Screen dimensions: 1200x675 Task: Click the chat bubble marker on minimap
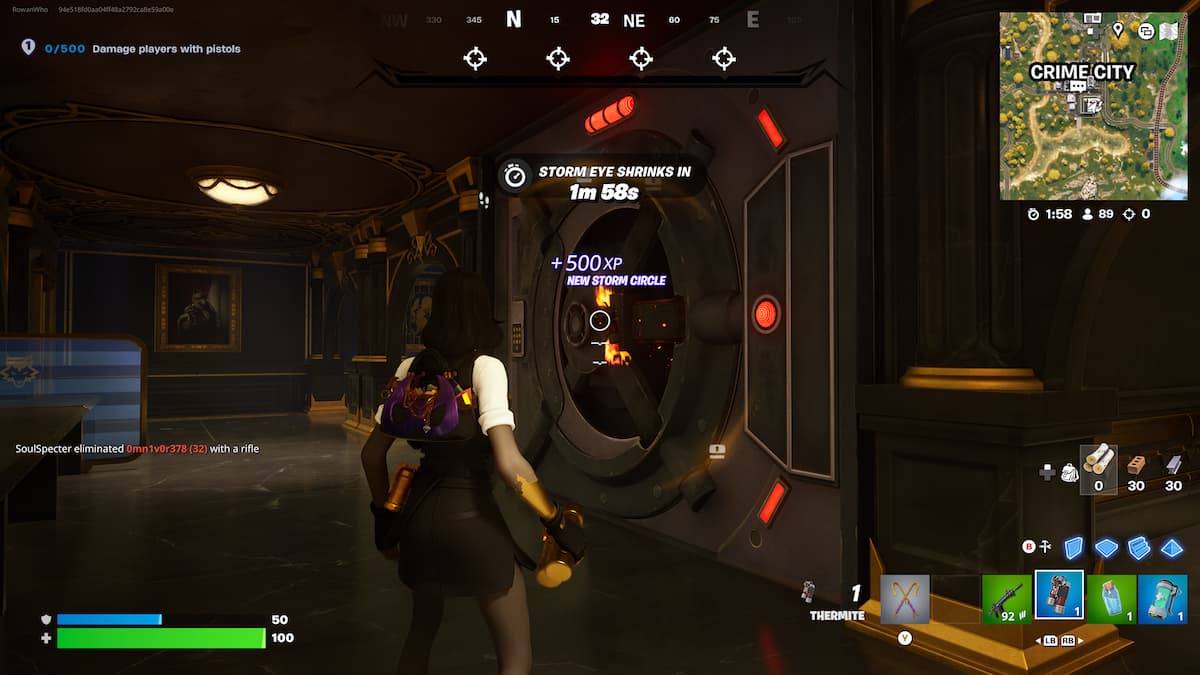click(1078, 88)
